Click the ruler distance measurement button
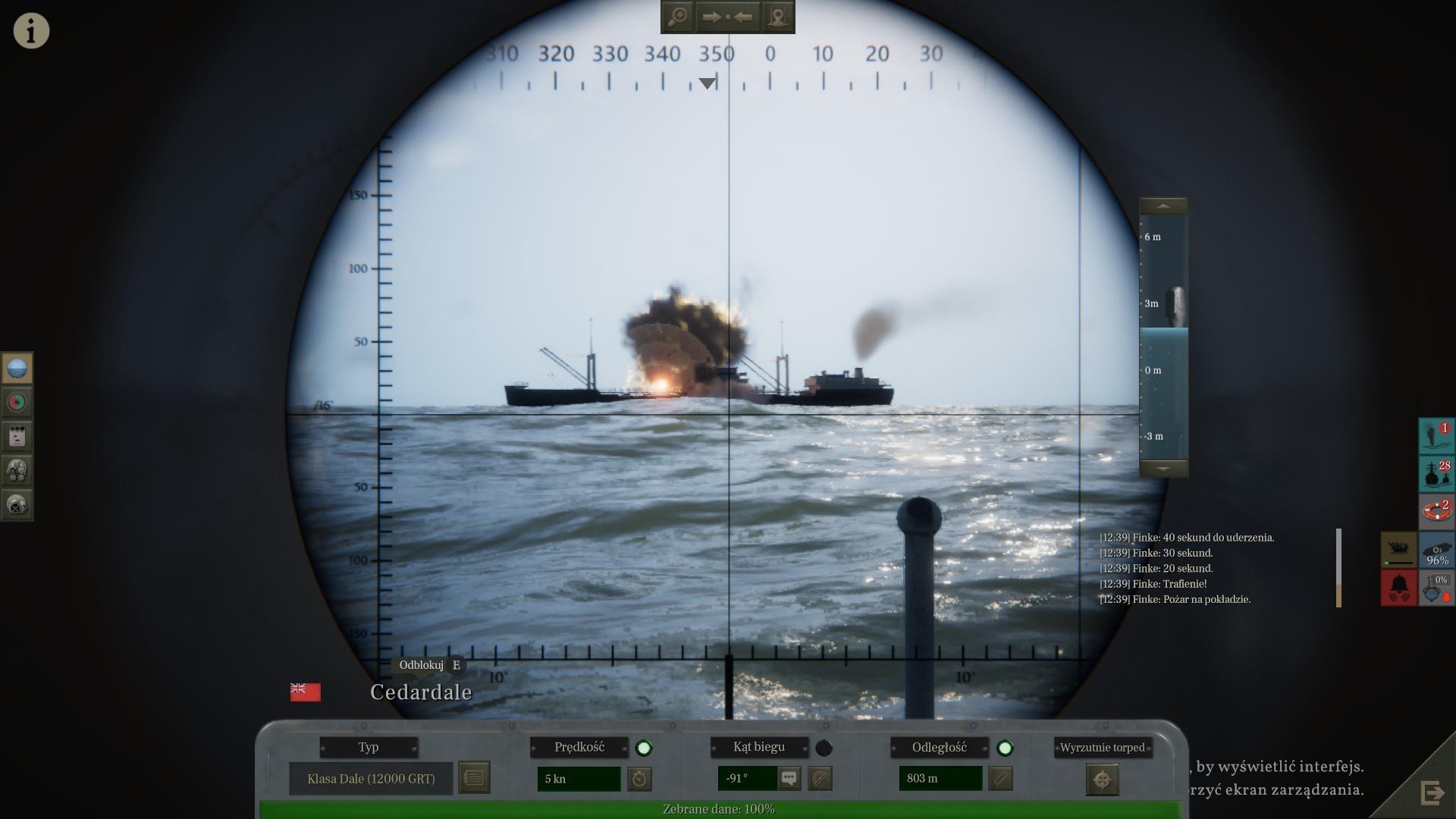Viewport: 1456px width, 819px height. pyautogui.click(x=1001, y=779)
